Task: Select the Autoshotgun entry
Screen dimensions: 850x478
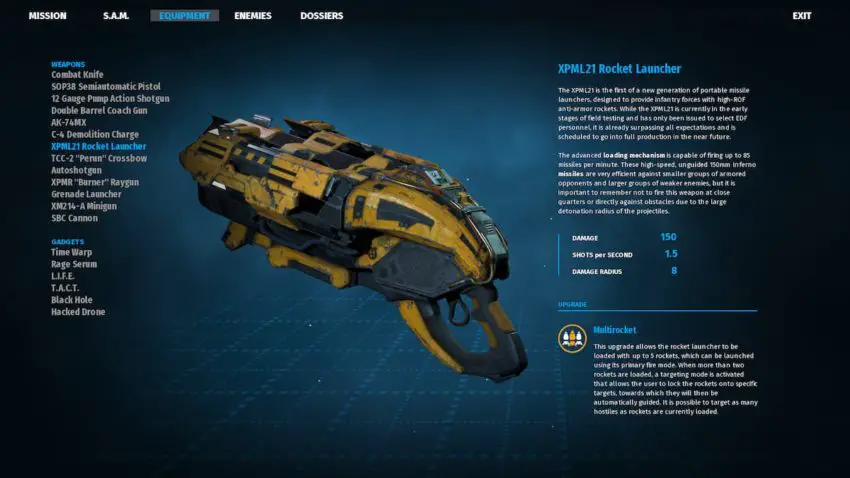Action: coord(75,171)
